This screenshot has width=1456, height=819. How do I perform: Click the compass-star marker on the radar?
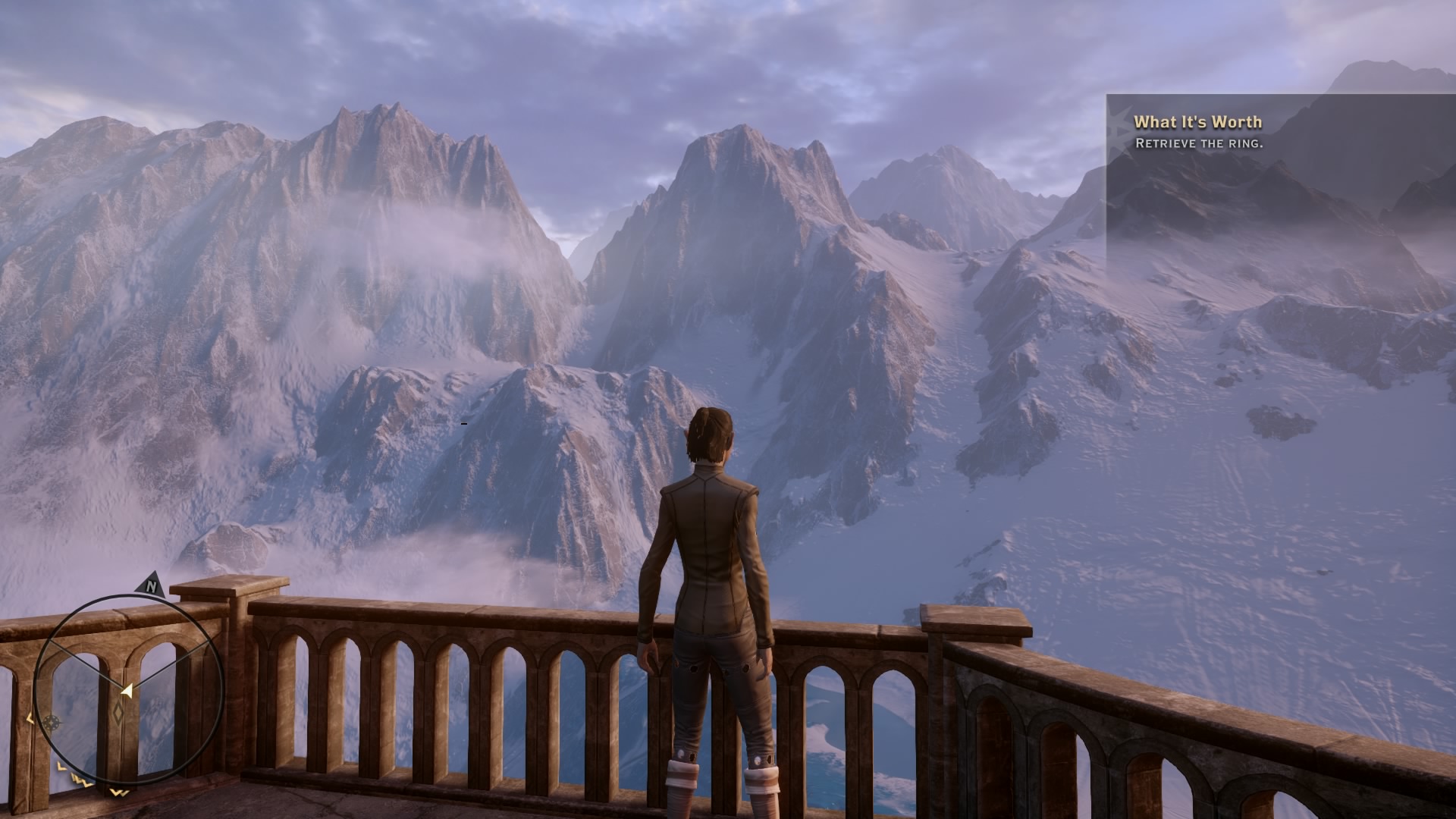(x=52, y=723)
